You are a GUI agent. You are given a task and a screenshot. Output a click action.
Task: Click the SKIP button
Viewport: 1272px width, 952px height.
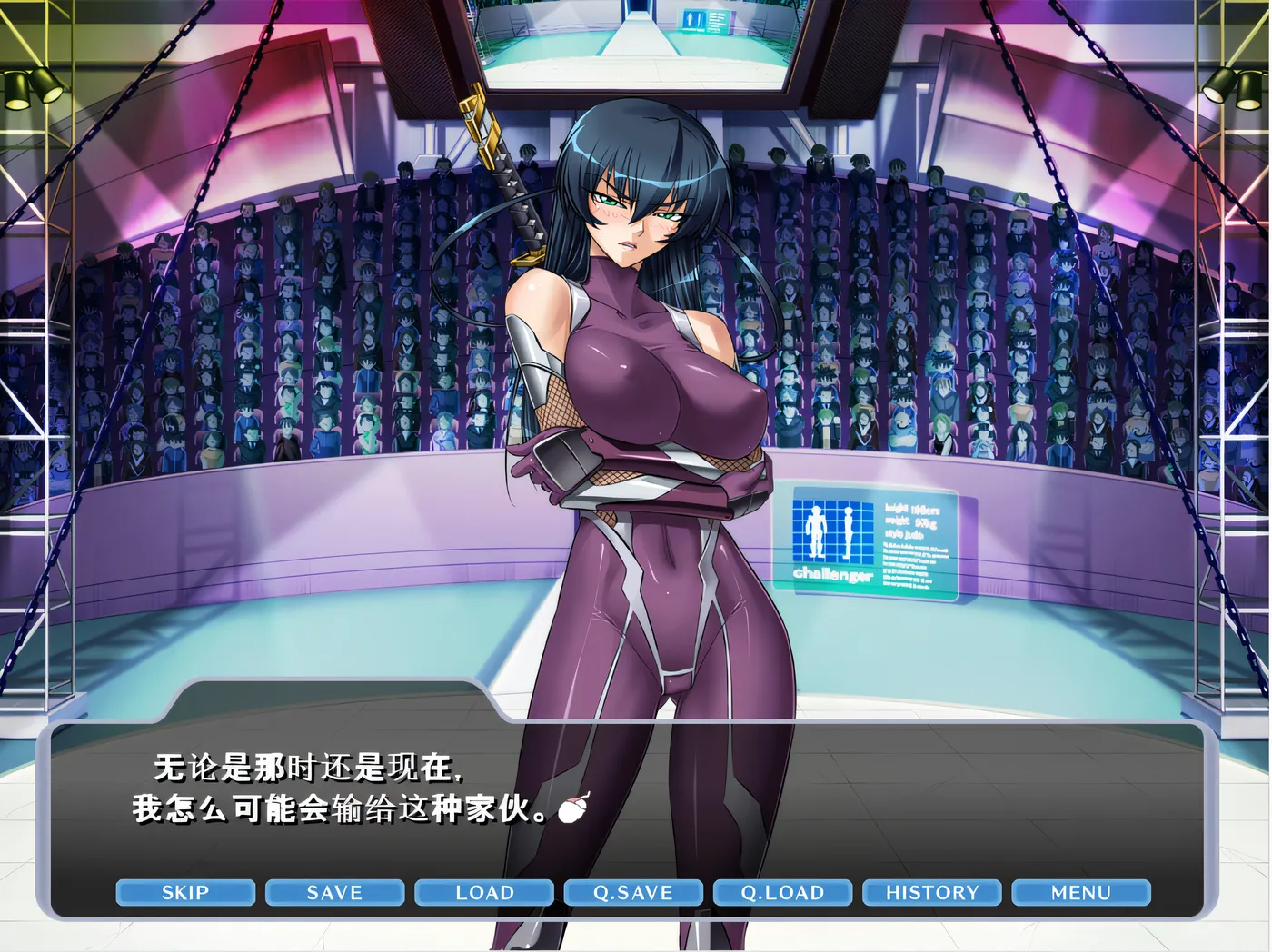pos(185,892)
